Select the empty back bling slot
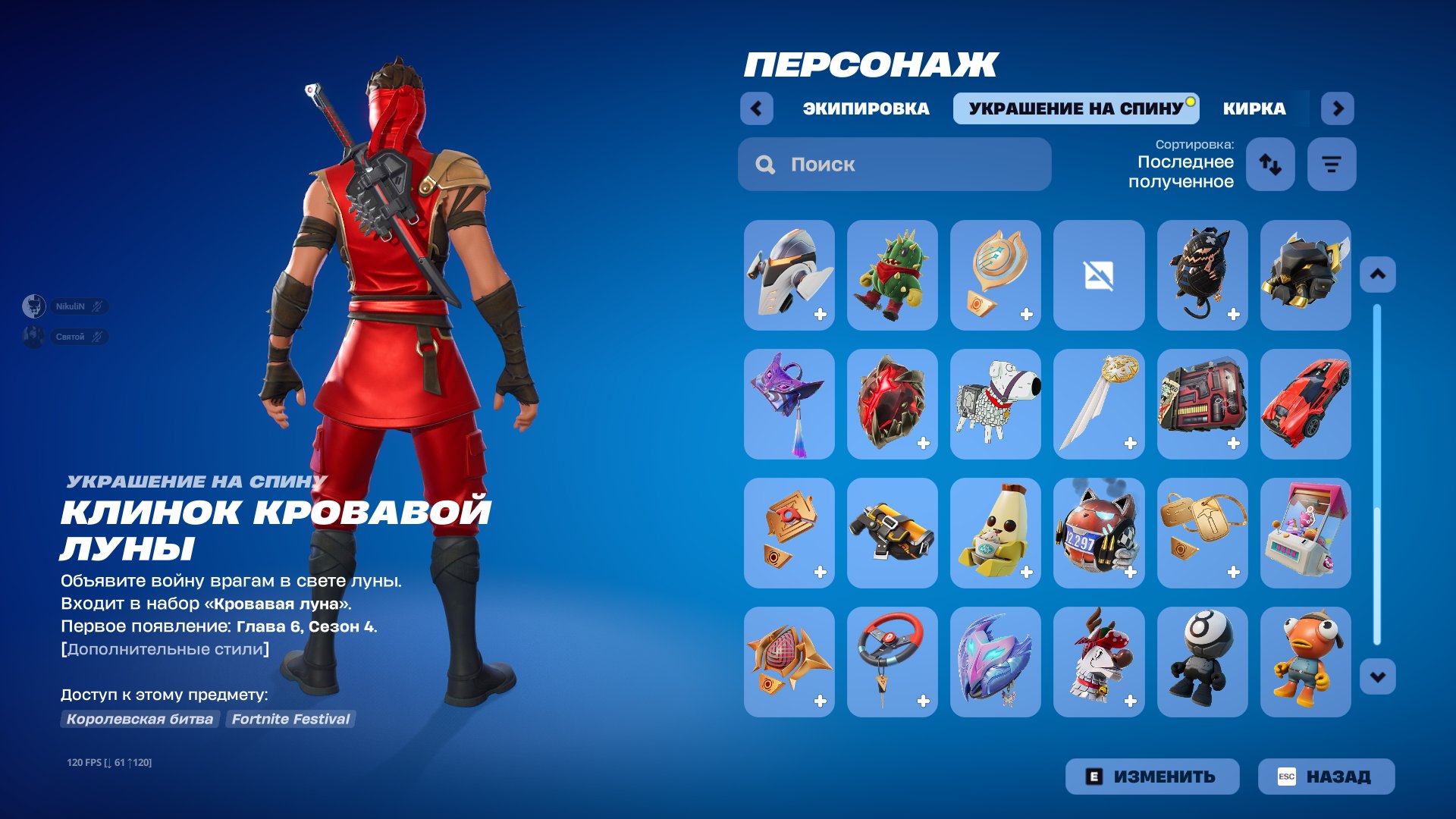 (1098, 275)
